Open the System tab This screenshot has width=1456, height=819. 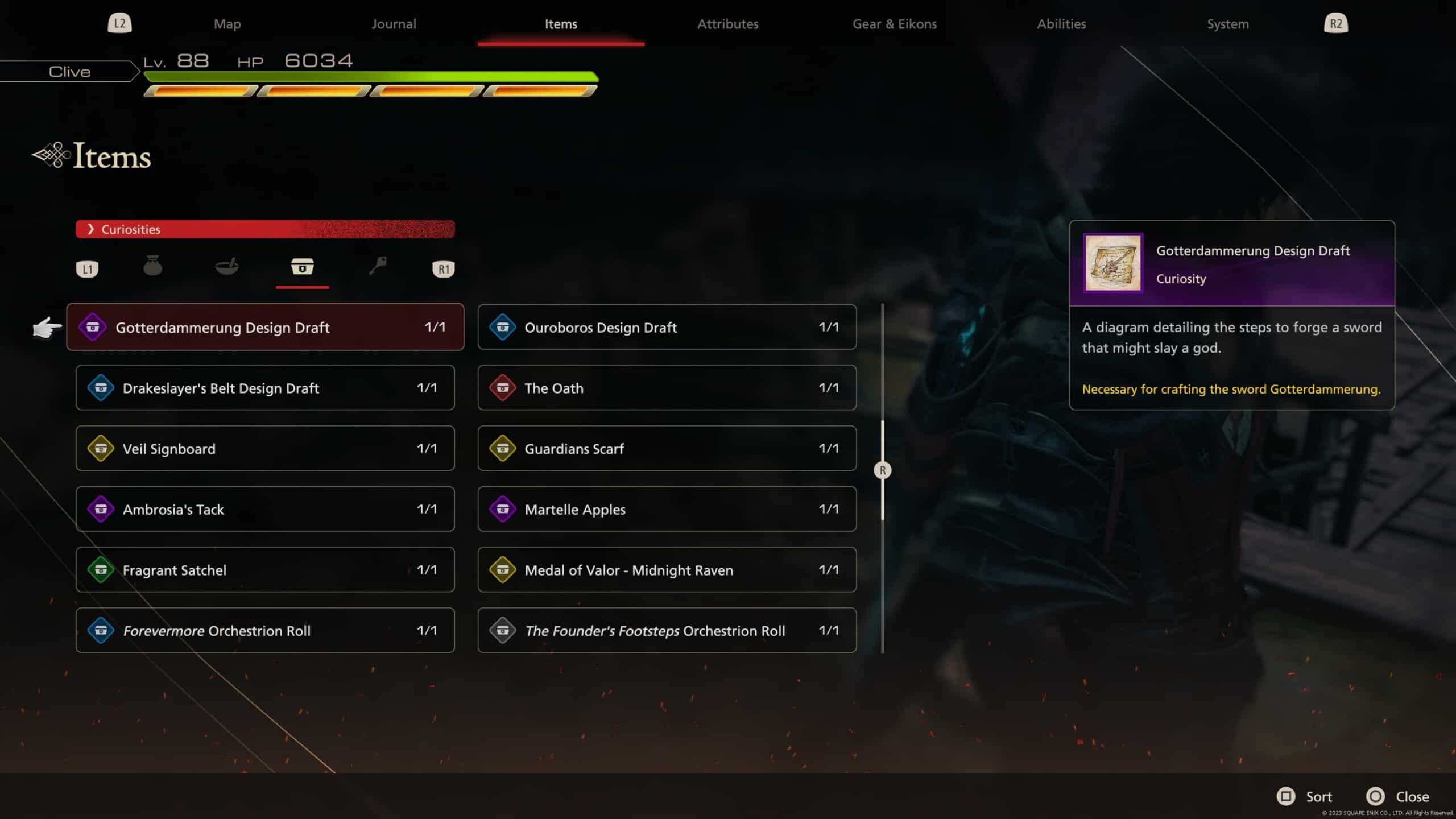point(1228,24)
